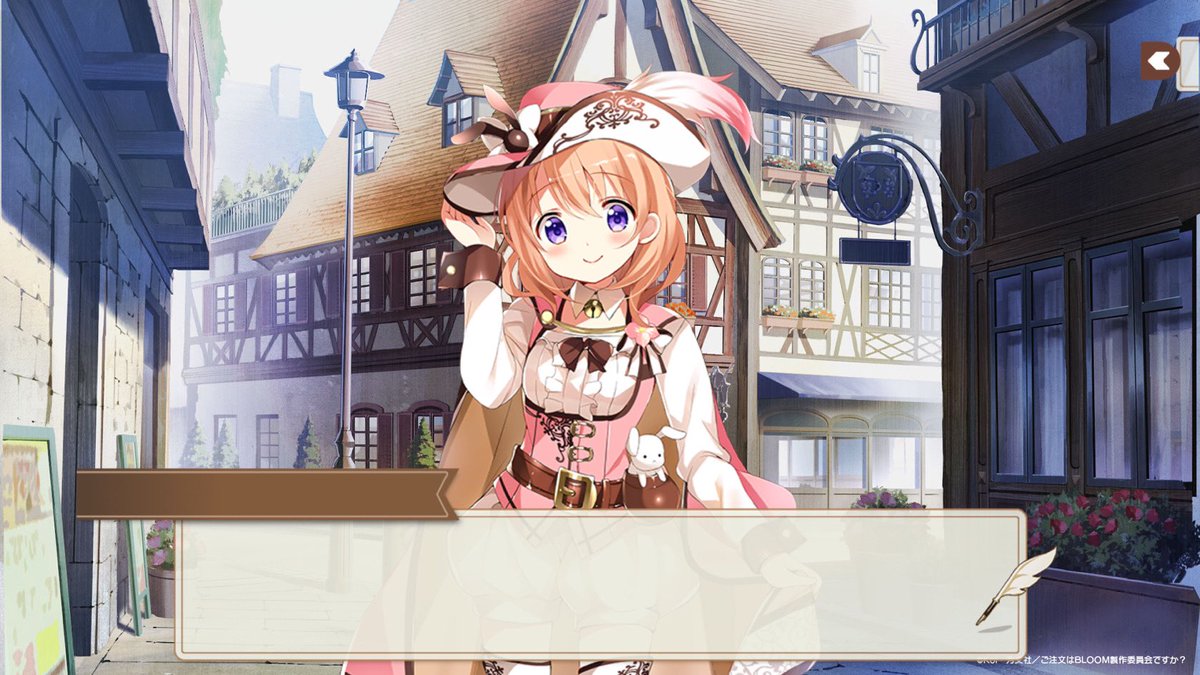Expand the brown arrow menu tab
Image resolution: width=1200 pixels, height=675 pixels.
point(1160,61)
